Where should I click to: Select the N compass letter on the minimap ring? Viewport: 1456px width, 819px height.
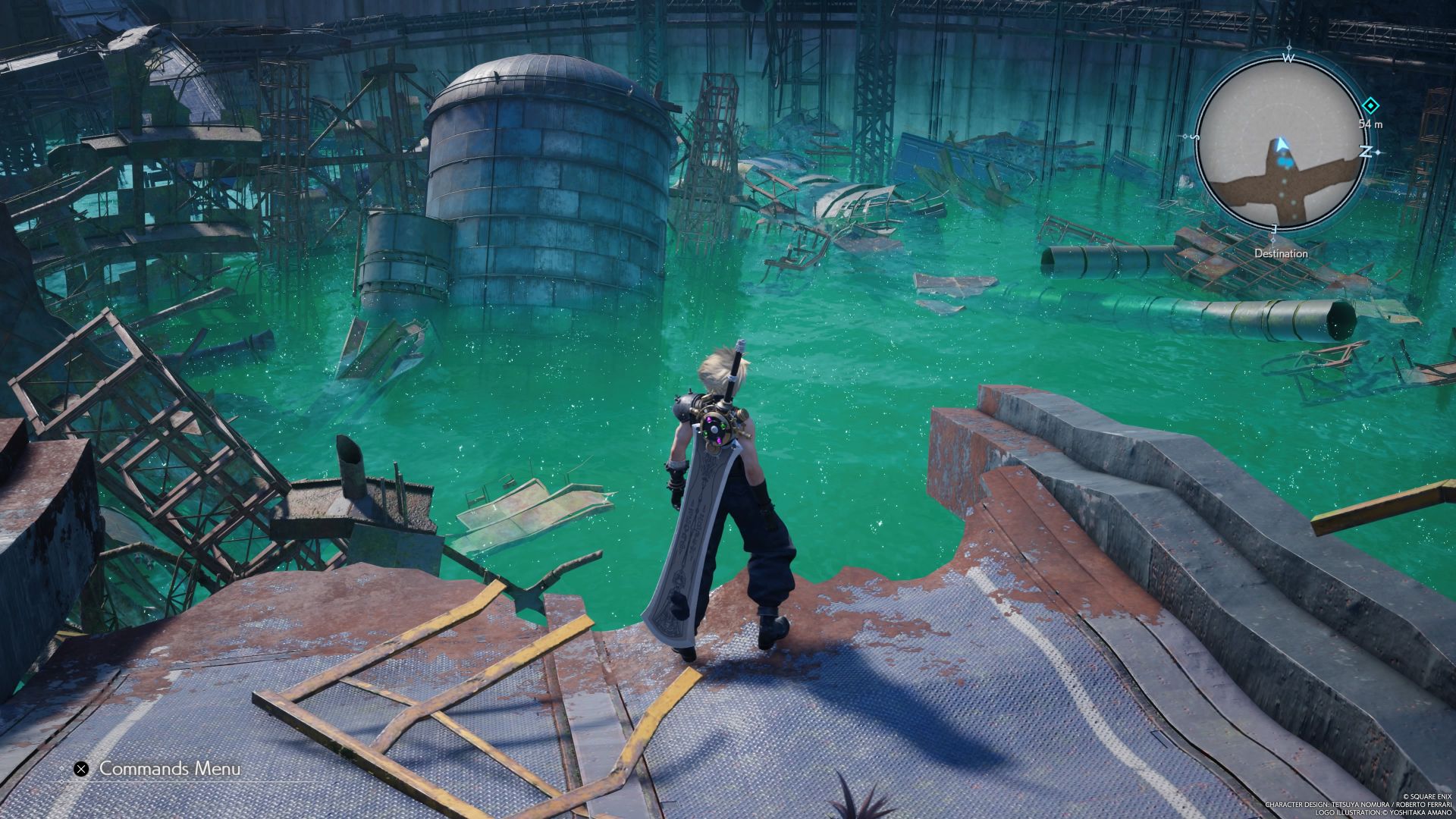point(1365,150)
